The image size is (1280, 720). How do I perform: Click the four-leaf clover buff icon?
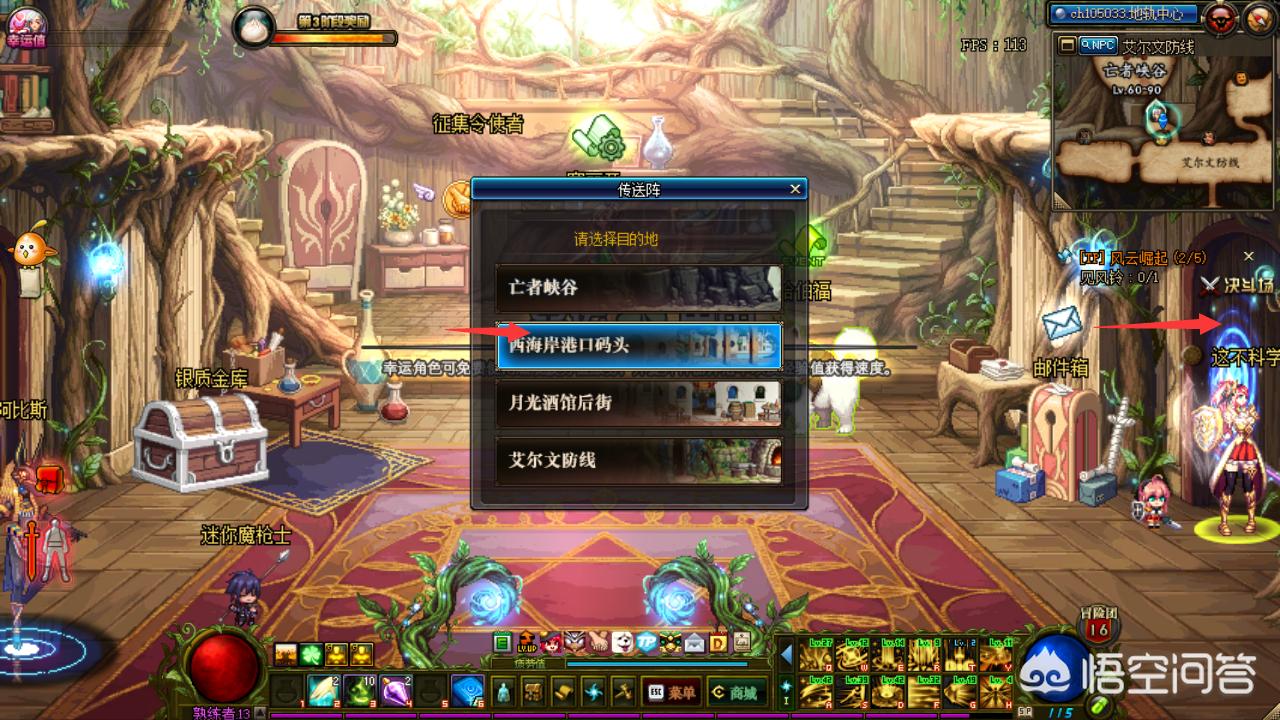pos(310,655)
